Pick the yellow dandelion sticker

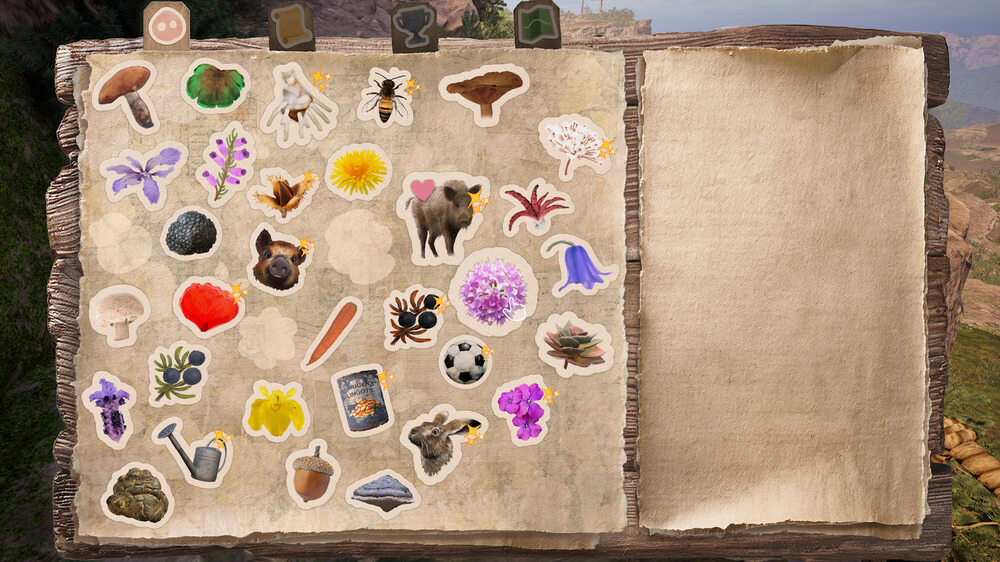pyautogui.click(x=358, y=171)
